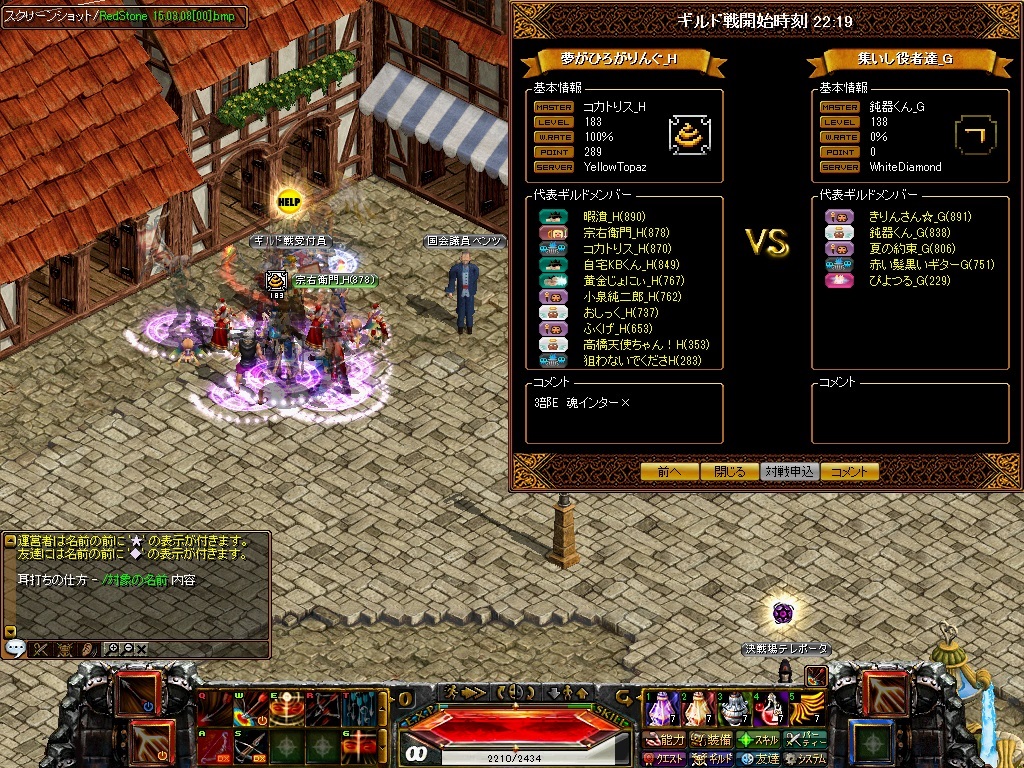The height and width of the screenshot is (768, 1024).
Task: Close the guild war panel with 閉じる
Action: [730, 472]
